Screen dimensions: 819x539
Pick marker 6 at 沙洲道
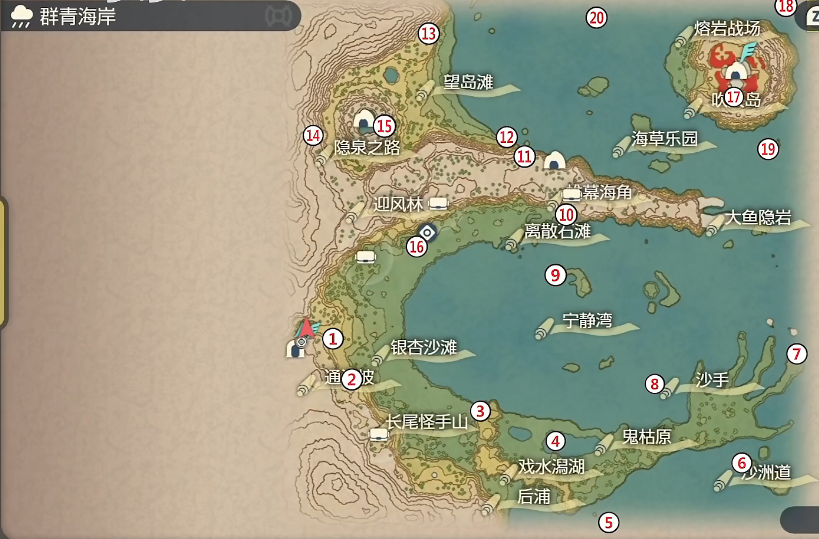click(741, 463)
